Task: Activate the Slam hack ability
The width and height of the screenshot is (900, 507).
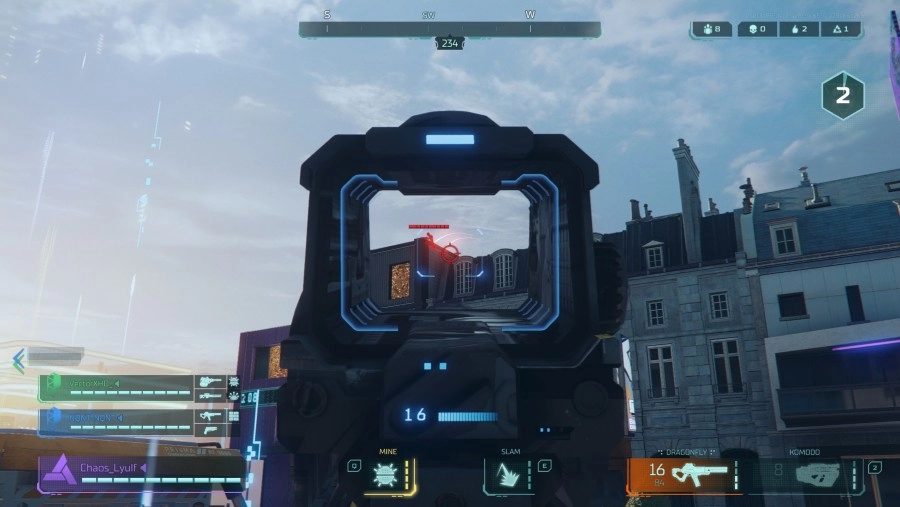Action: [509, 474]
